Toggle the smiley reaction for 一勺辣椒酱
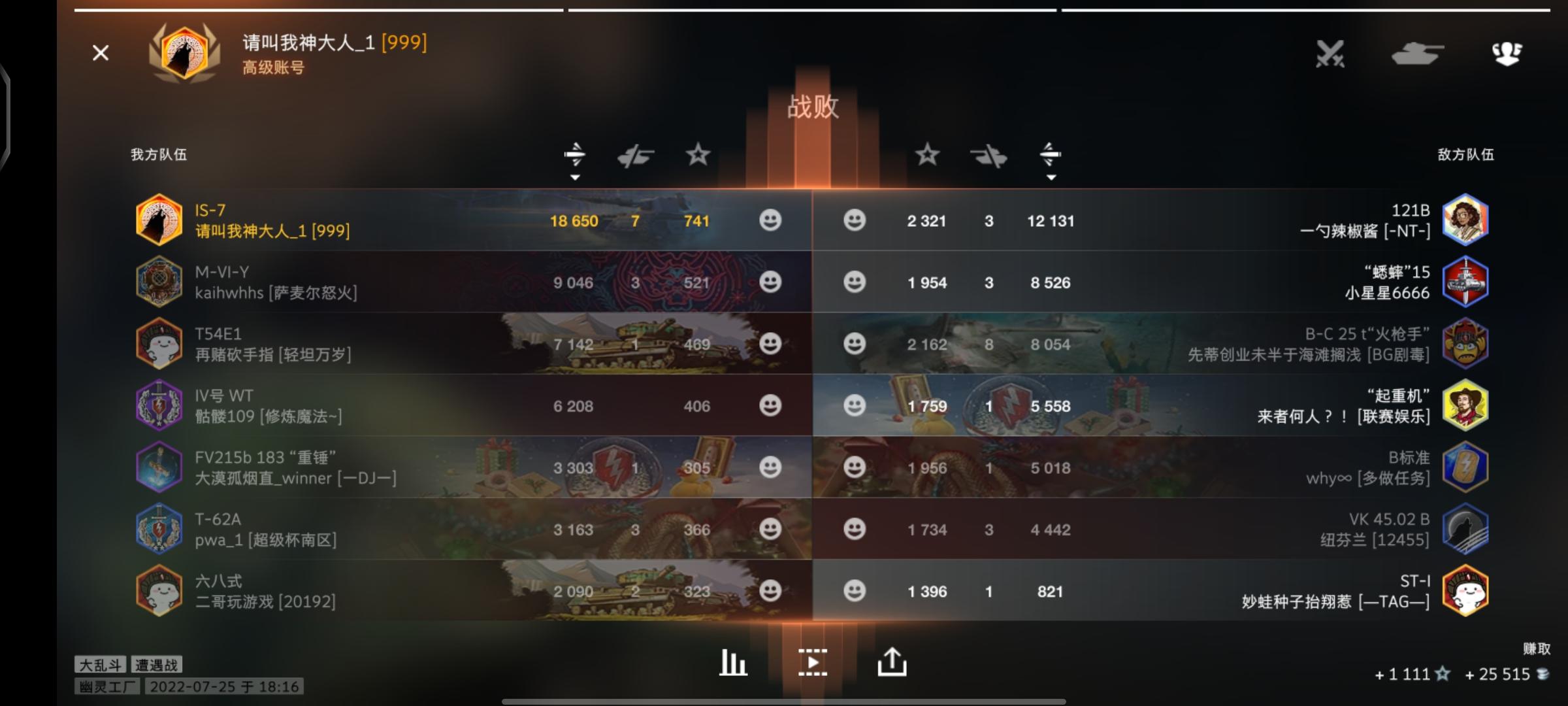 tap(855, 221)
